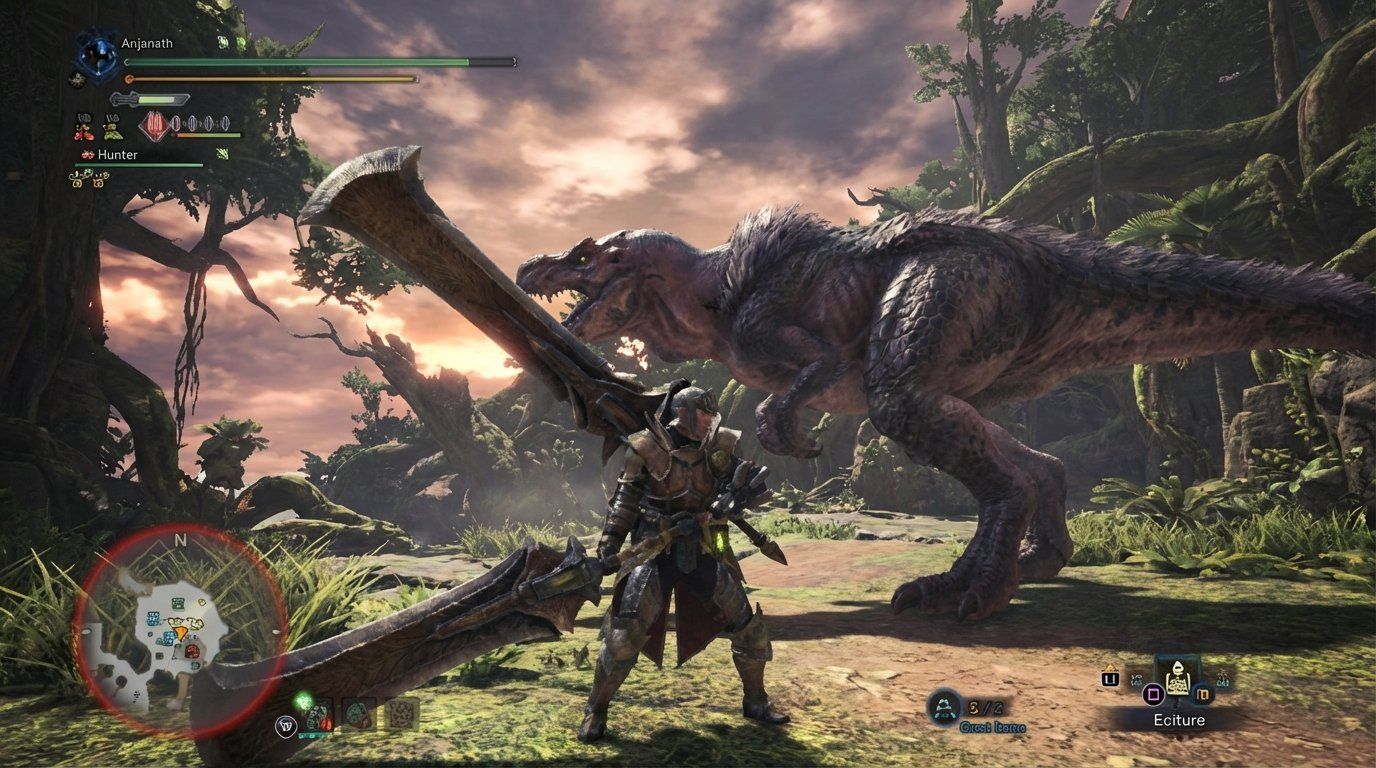Click the Eciture item name text
The height and width of the screenshot is (768, 1376).
[1179, 719]
